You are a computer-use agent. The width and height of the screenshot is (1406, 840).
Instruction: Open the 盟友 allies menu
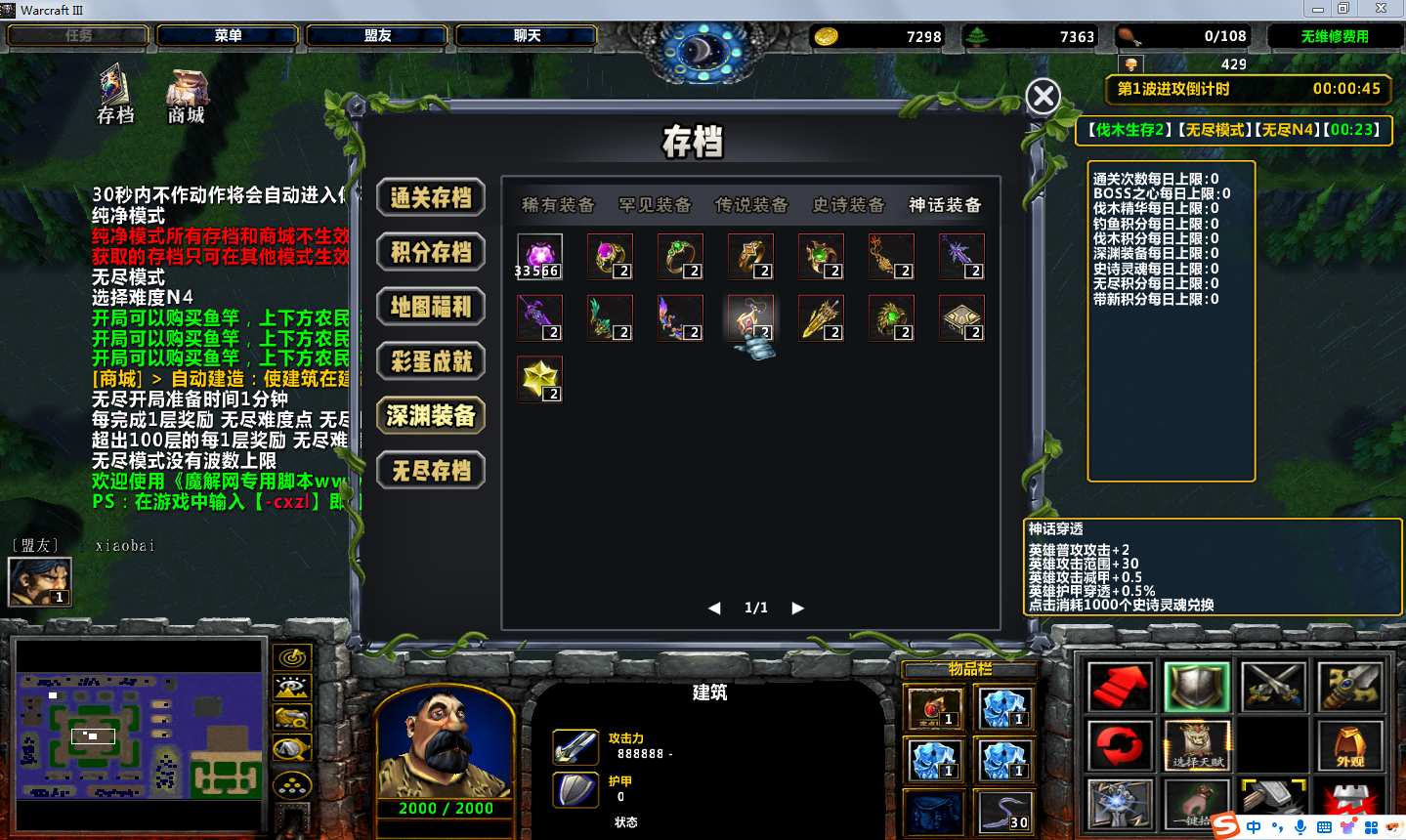(377, 36)
